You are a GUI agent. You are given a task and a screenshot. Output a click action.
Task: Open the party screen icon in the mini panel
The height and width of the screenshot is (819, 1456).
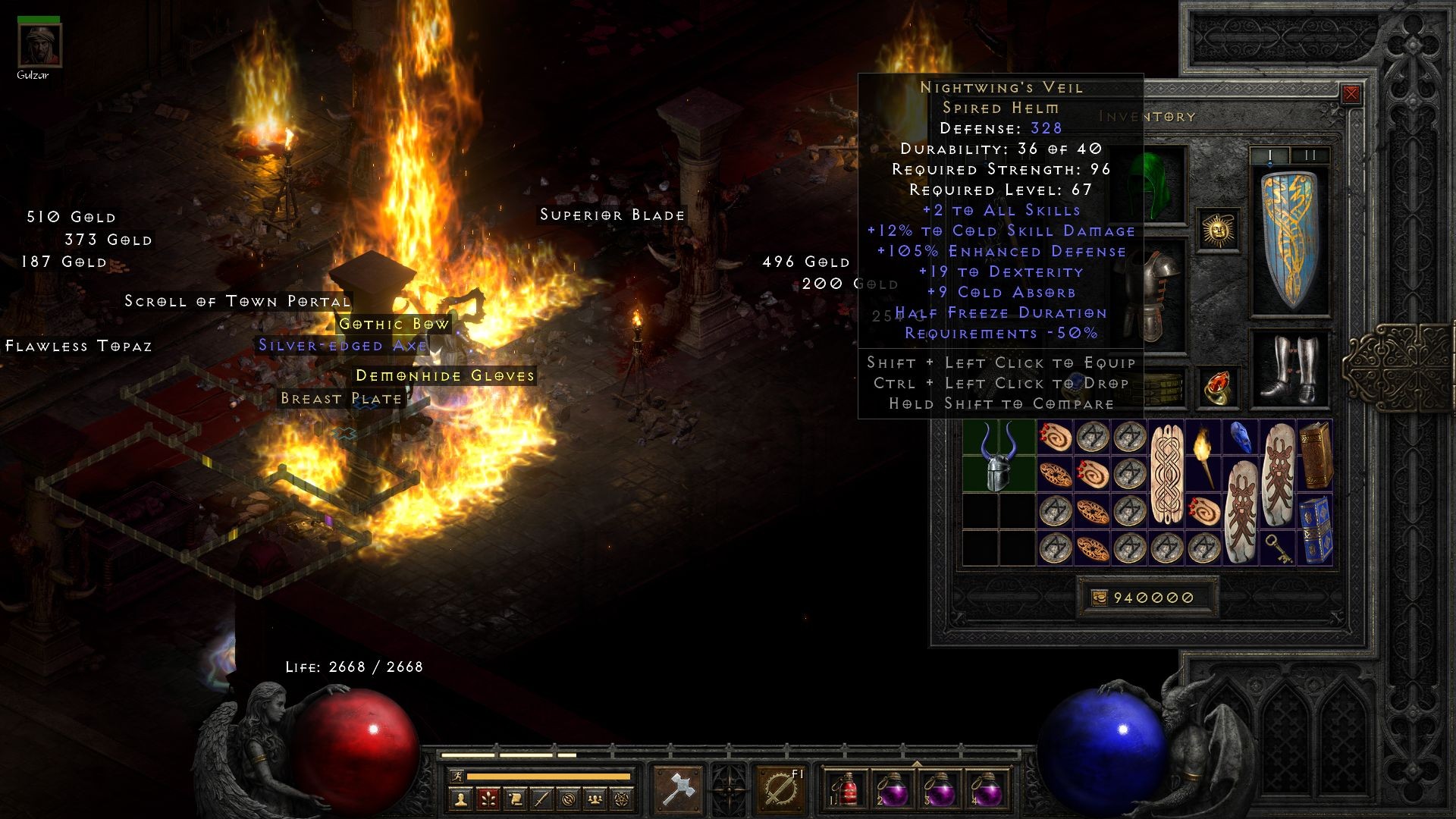click(595, 798)
